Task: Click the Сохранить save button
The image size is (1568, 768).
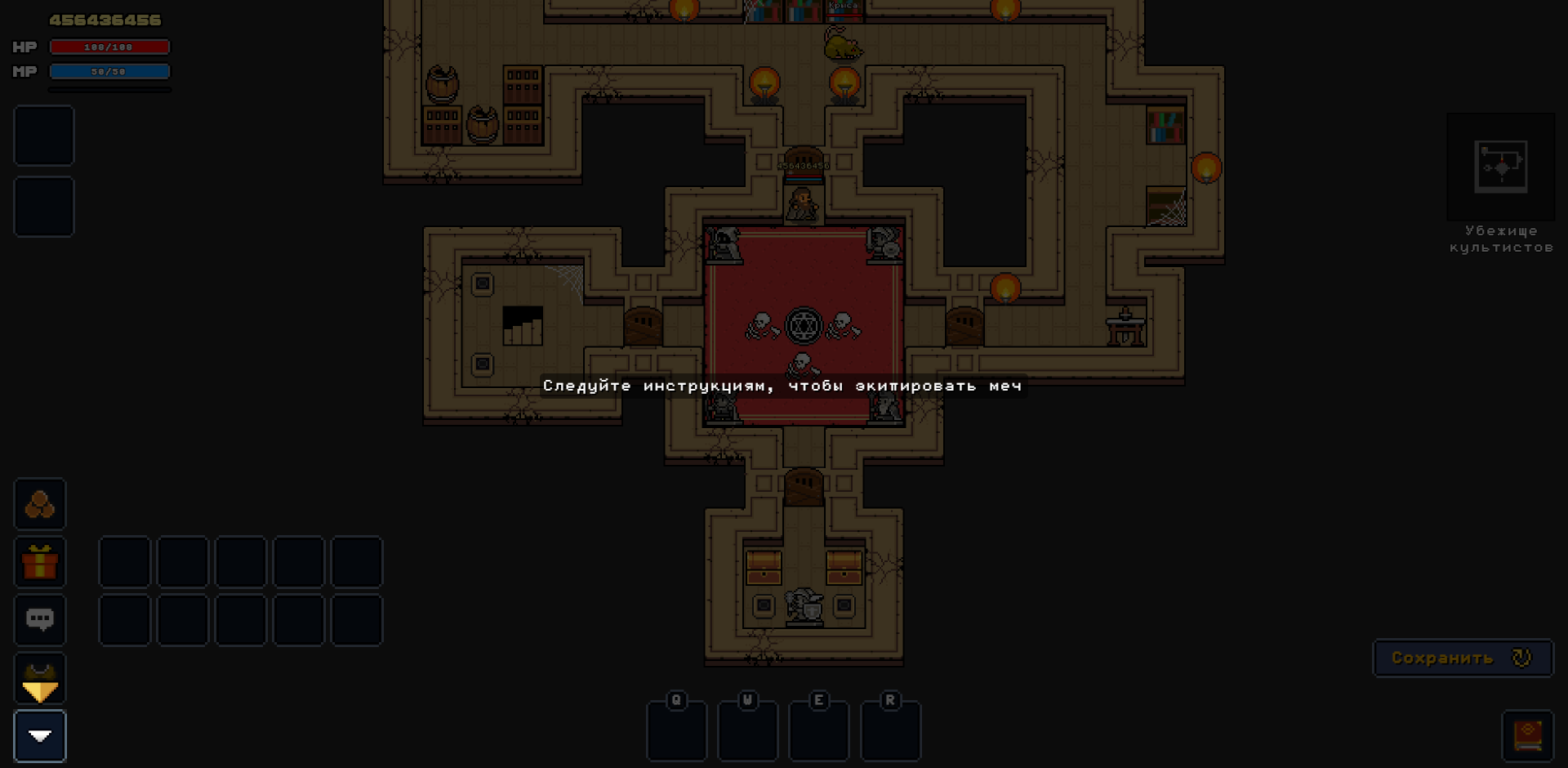Action: coord(1462,658)
